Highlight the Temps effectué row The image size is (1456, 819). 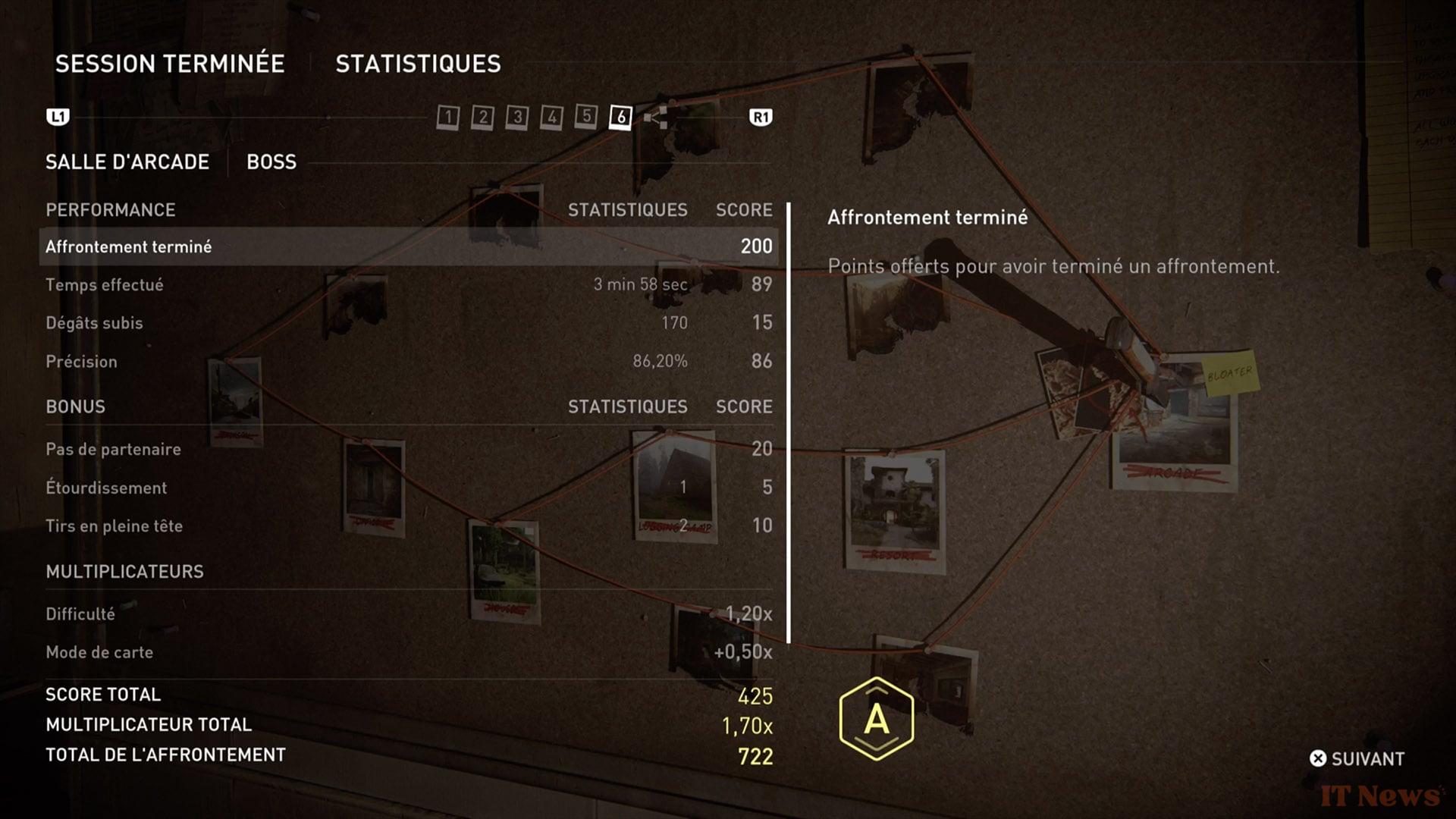[x=408, y=285]
